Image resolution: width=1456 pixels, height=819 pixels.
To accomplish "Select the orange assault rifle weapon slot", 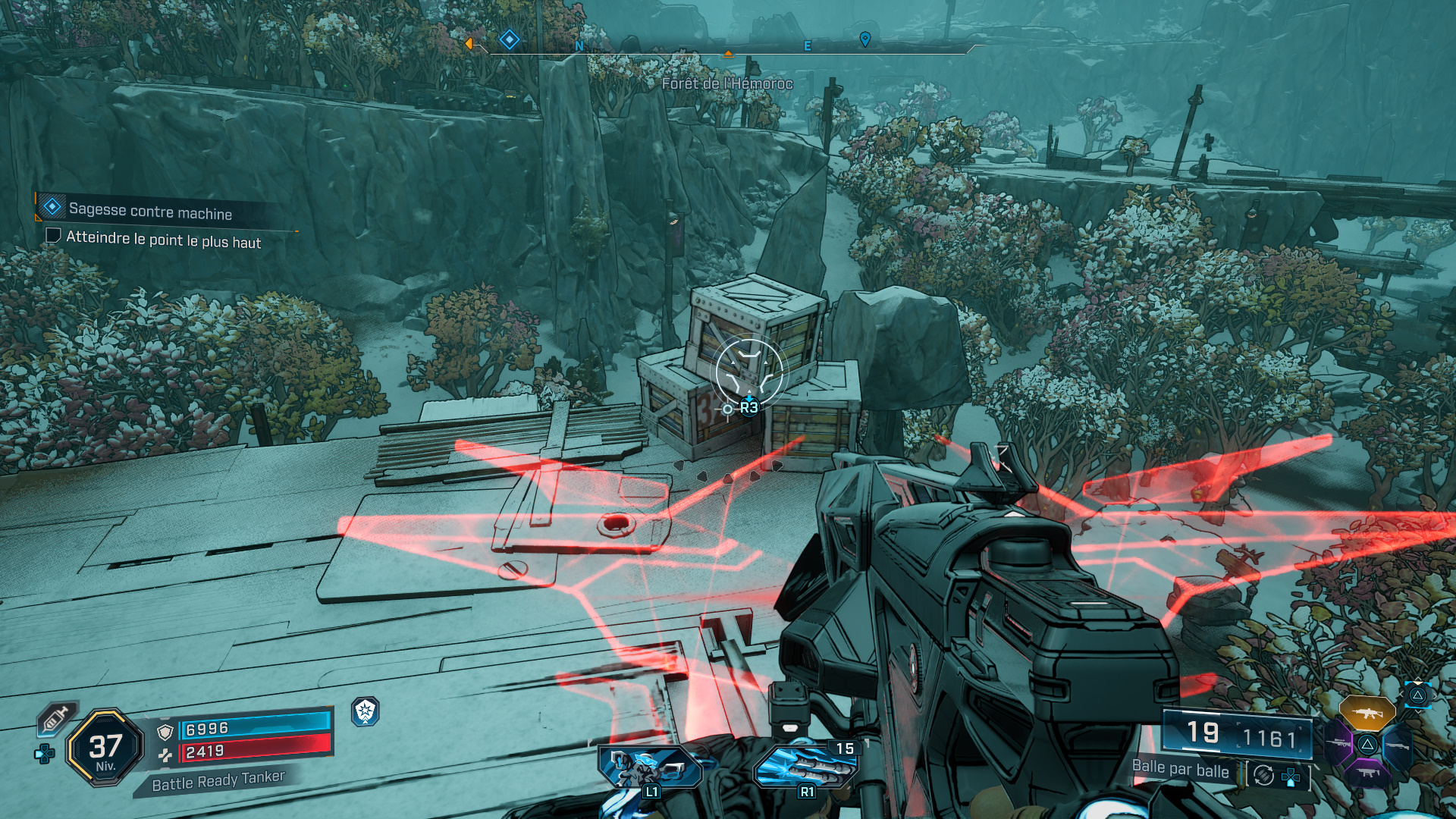I will (x=1367, y=713).
